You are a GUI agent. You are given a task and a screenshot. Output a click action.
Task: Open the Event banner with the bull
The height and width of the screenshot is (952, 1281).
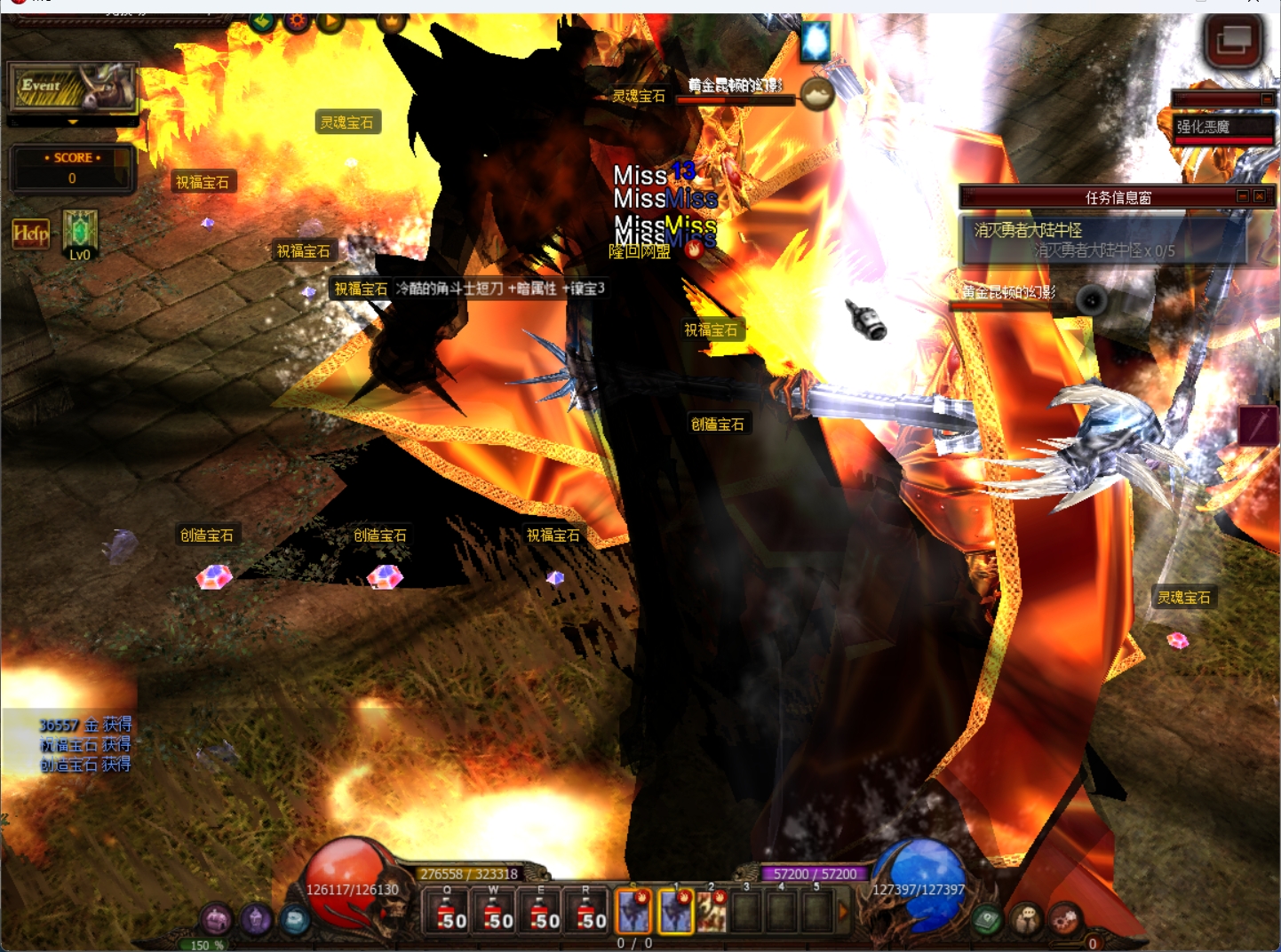(x=73, y=87)
